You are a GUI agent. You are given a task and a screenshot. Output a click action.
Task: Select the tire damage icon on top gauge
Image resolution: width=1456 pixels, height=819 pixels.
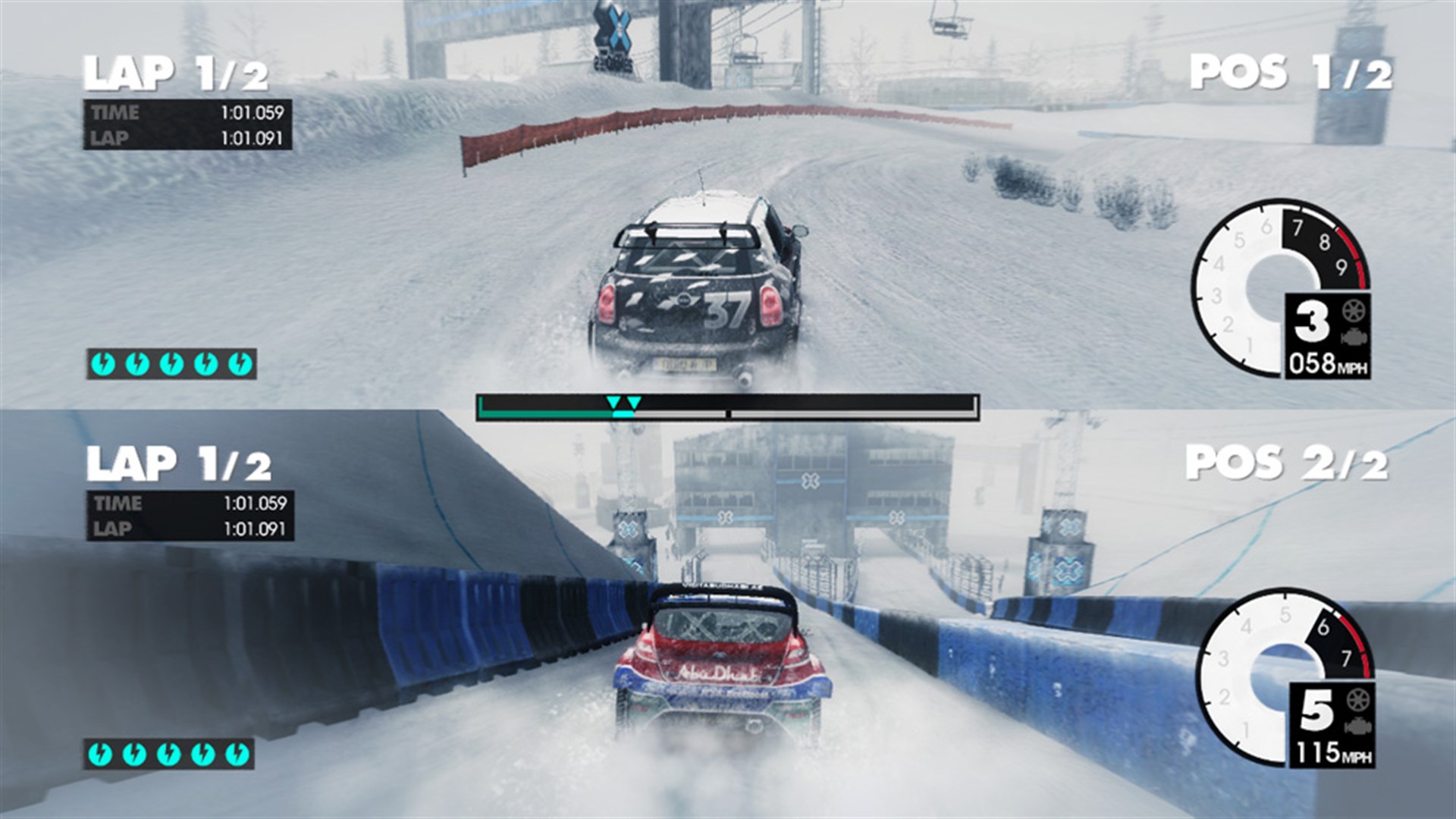(x=1354, y=312)
